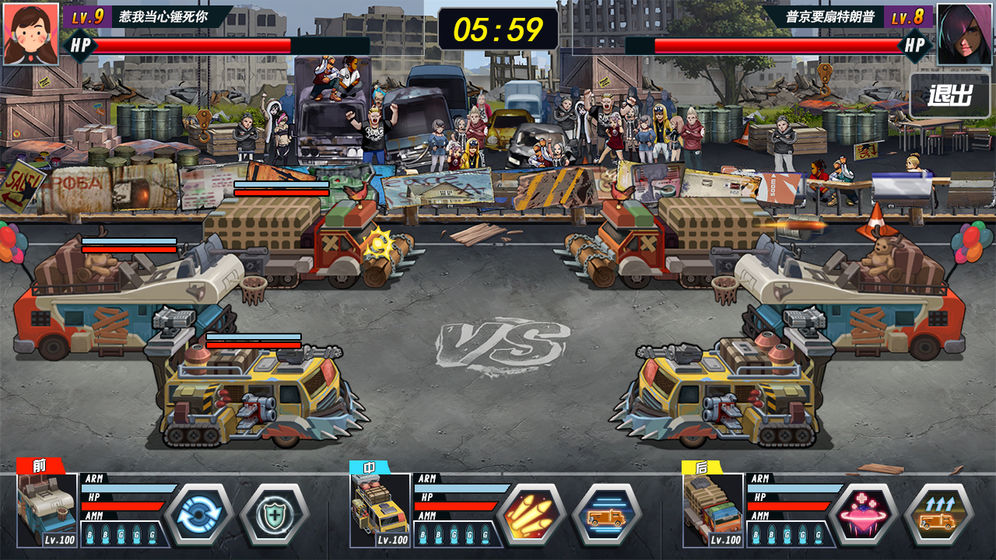Select the rear (后) cargo truck portrait
Screen dimensions: 996x560
pos(712,510)
